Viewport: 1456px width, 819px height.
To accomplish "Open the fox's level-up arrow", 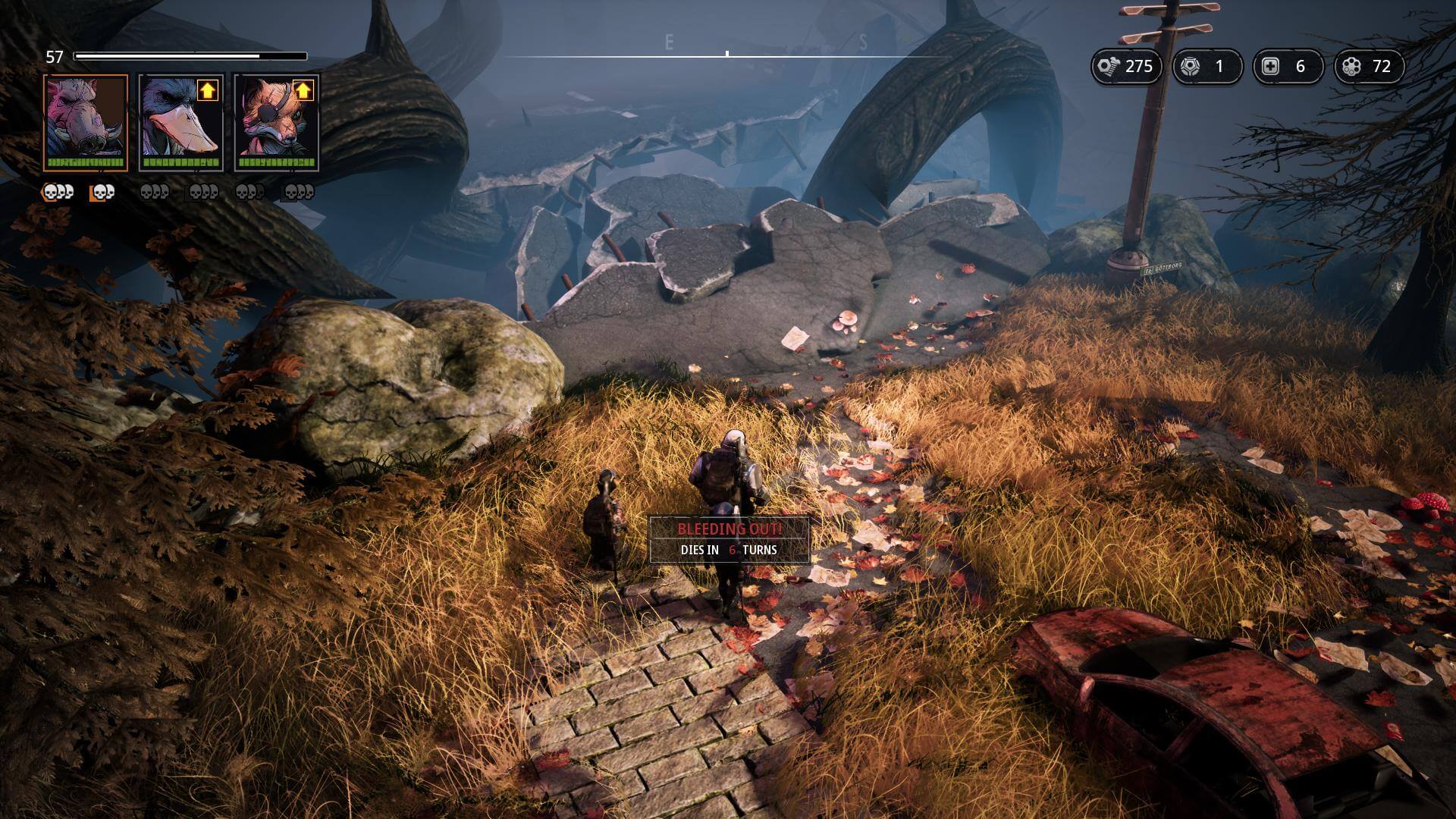I will (303, 91).
